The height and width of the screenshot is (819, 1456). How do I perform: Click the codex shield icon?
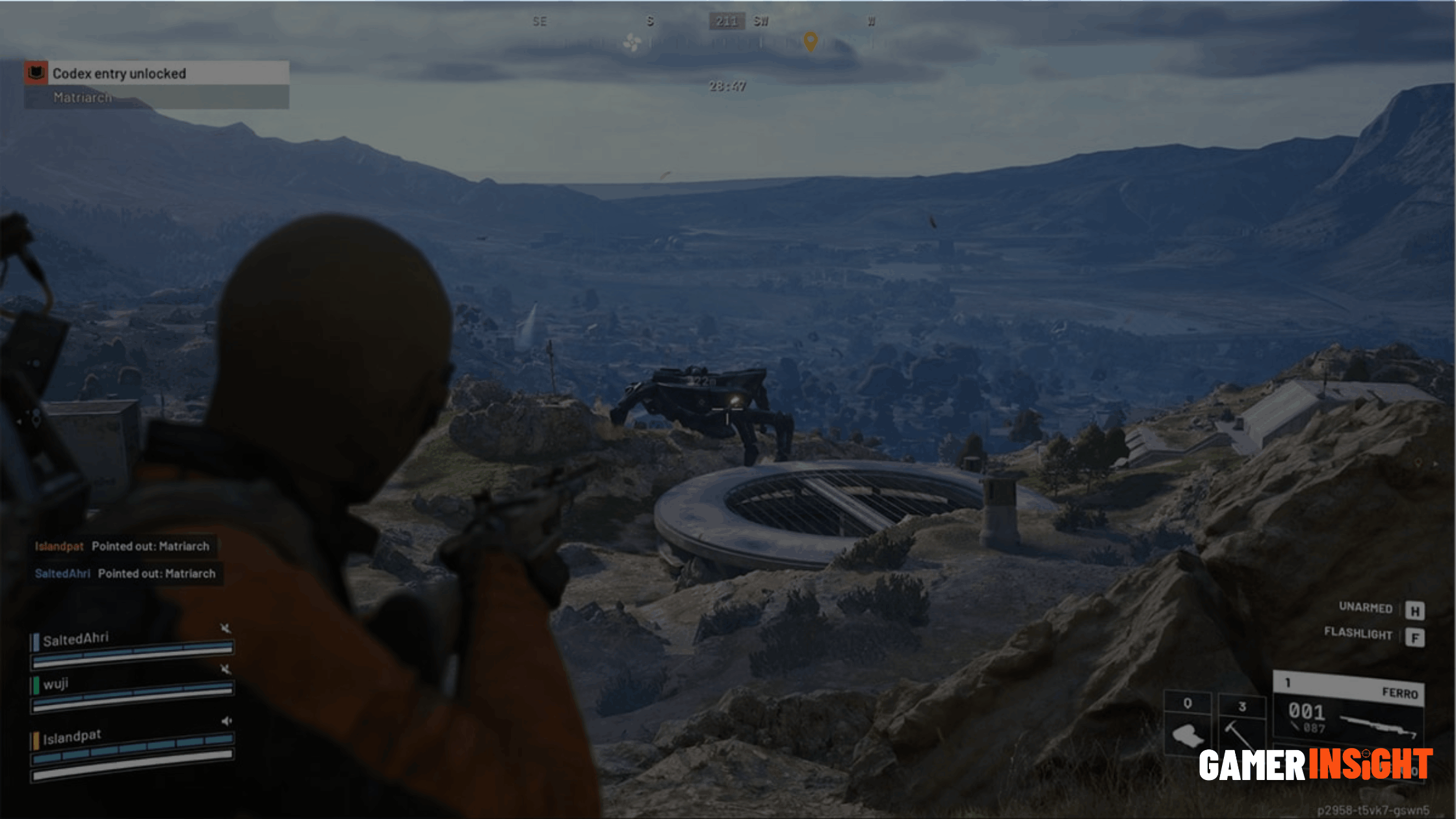37,73
